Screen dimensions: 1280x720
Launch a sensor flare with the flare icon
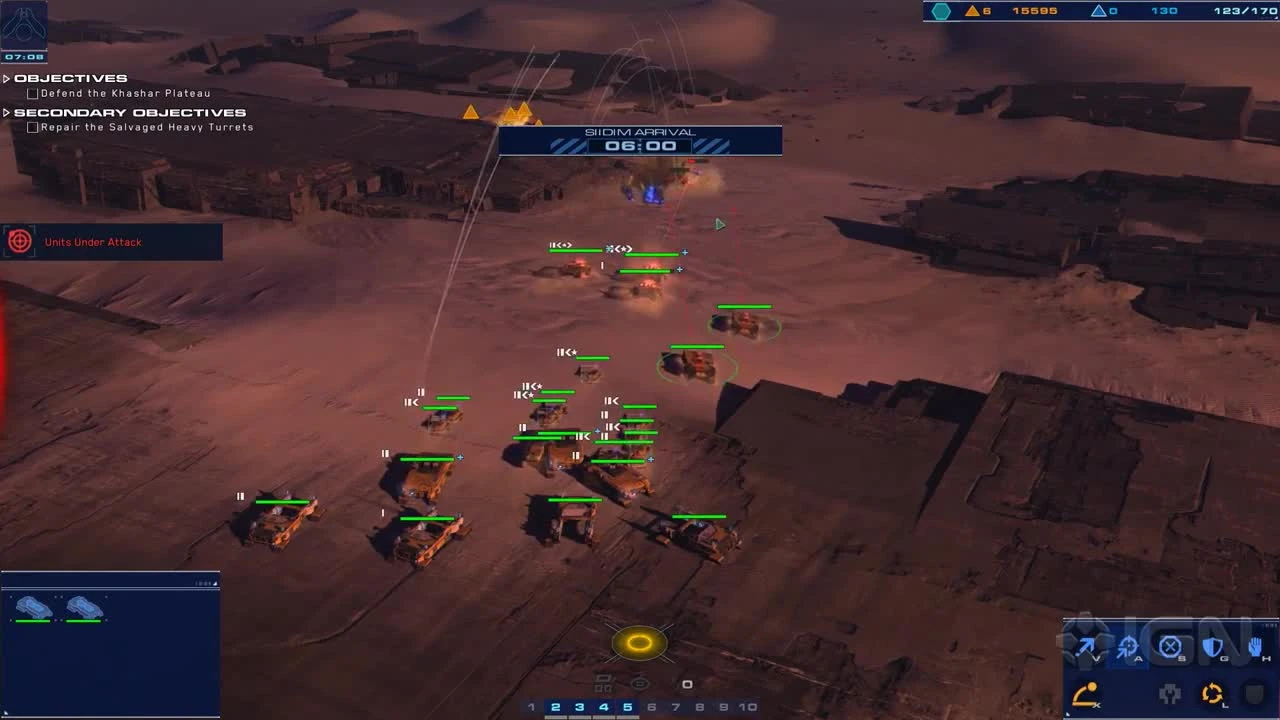[1085, 693]
